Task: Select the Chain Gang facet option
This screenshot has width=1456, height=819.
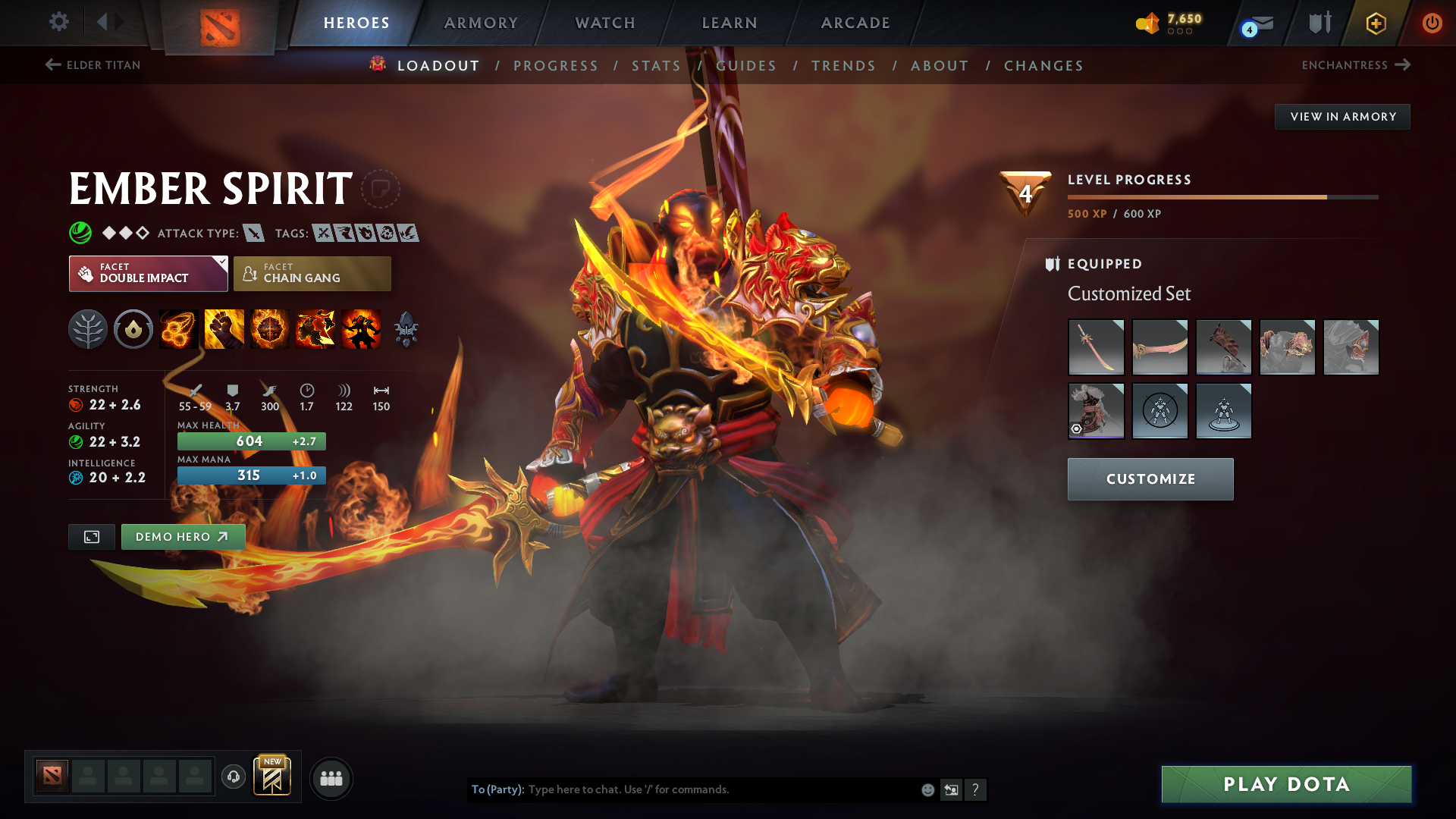Action: 312,273
